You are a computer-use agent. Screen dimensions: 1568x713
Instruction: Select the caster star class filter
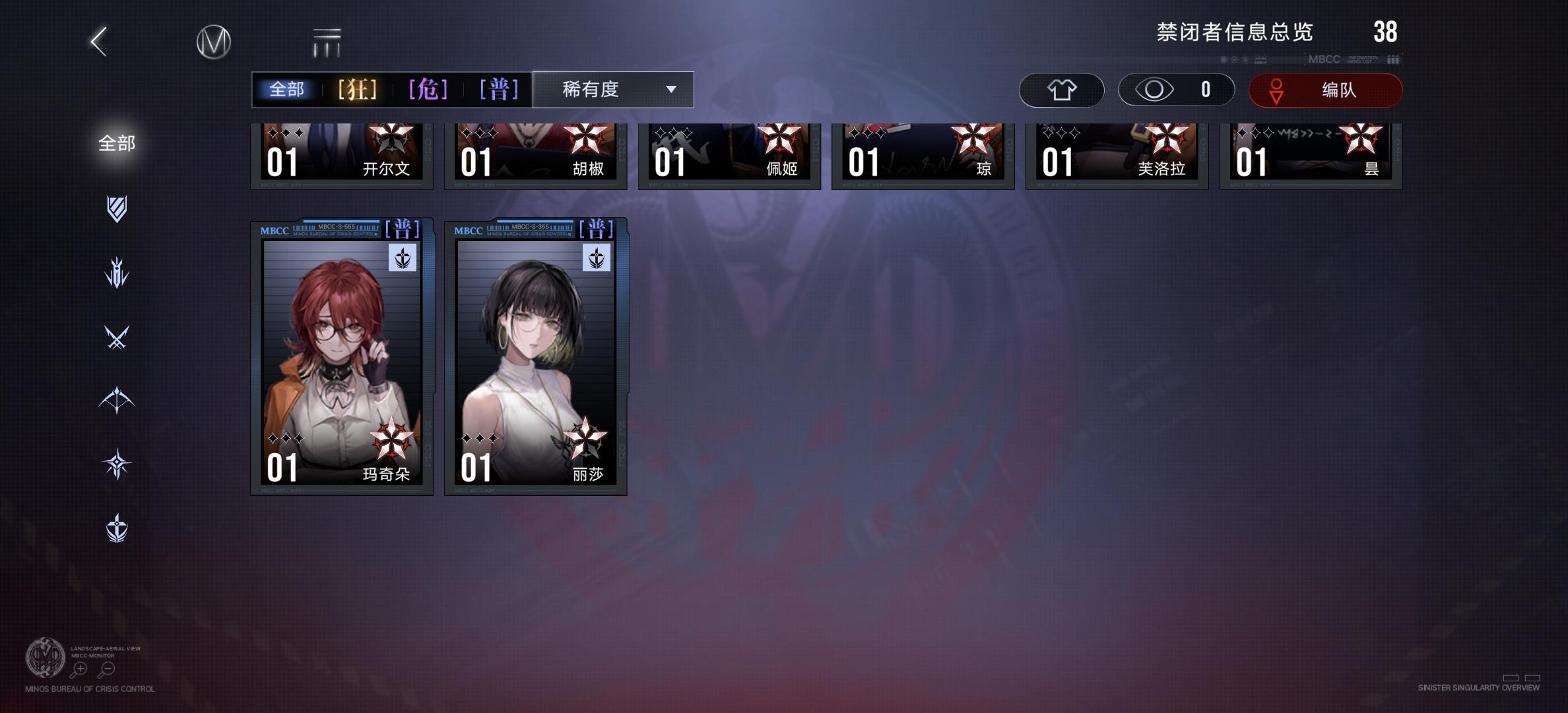(116, 463)
